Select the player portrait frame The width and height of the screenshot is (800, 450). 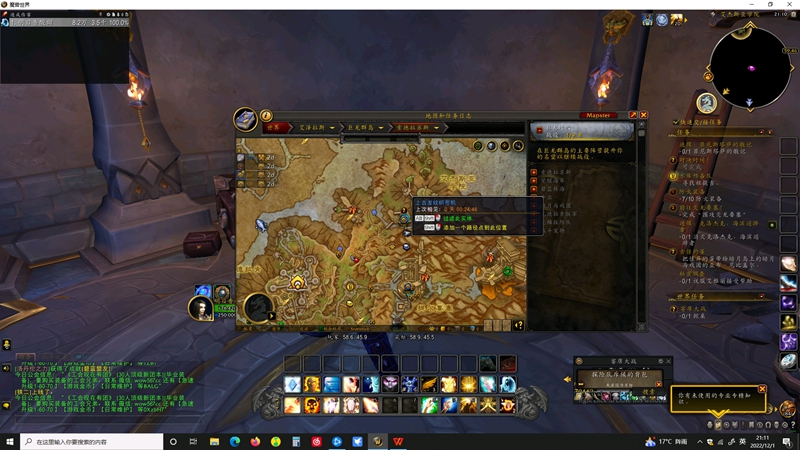(x=204, y=309)
